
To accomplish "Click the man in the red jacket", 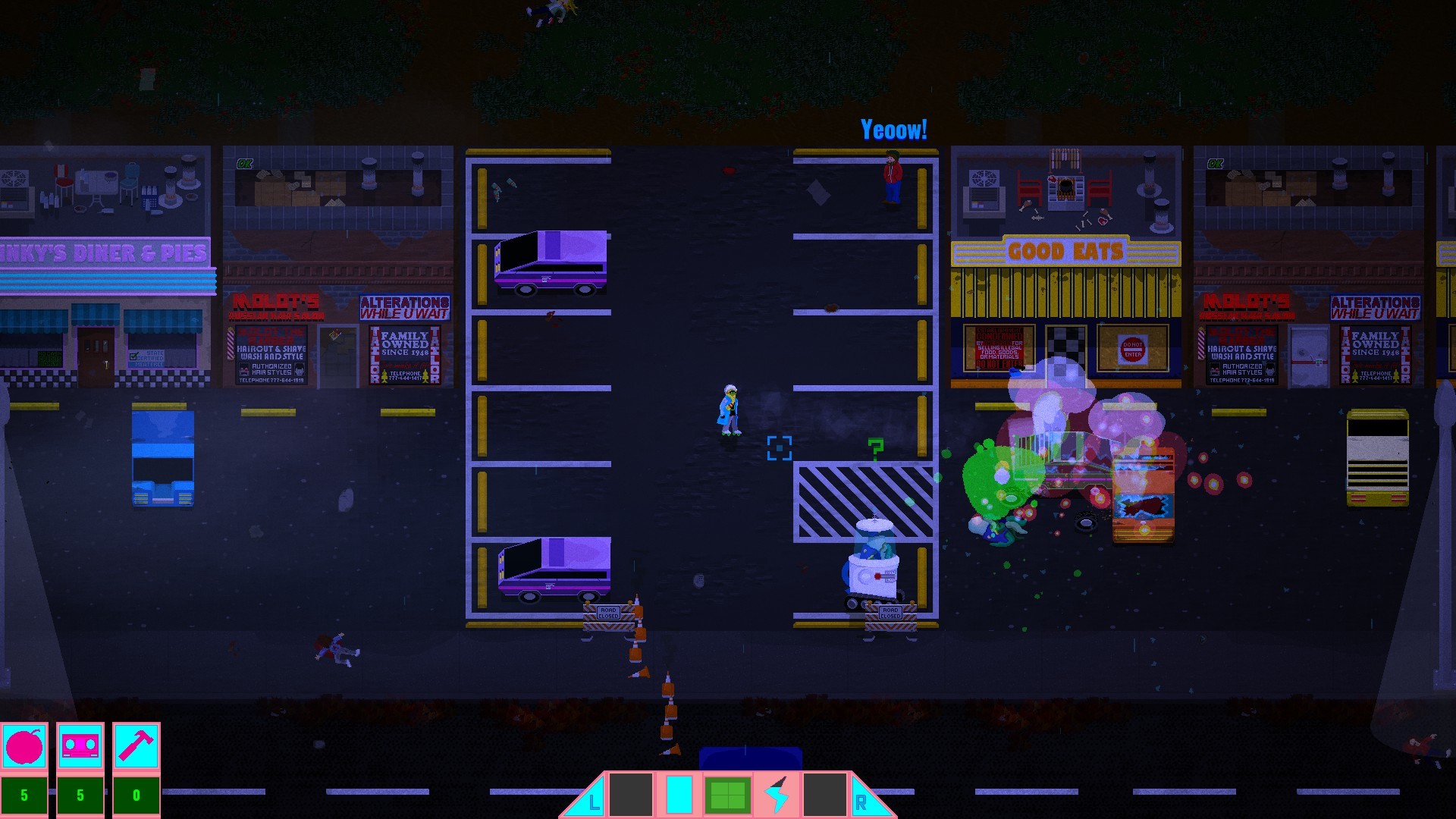I will click(891, 174).
